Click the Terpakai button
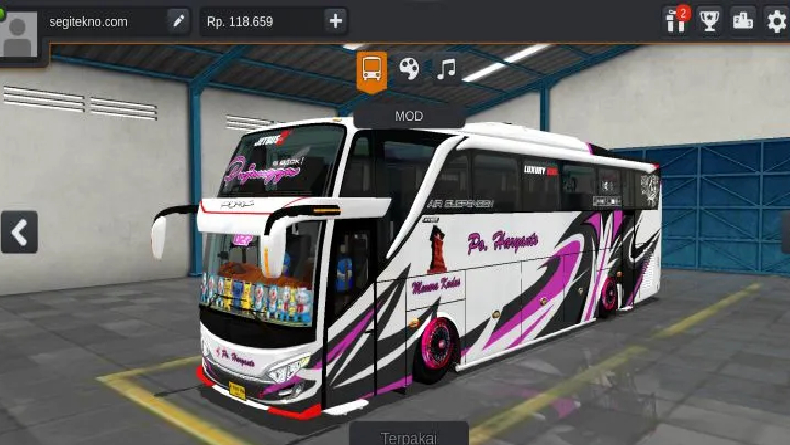Screen dimensions: 790x445 (x=409, y=437)
